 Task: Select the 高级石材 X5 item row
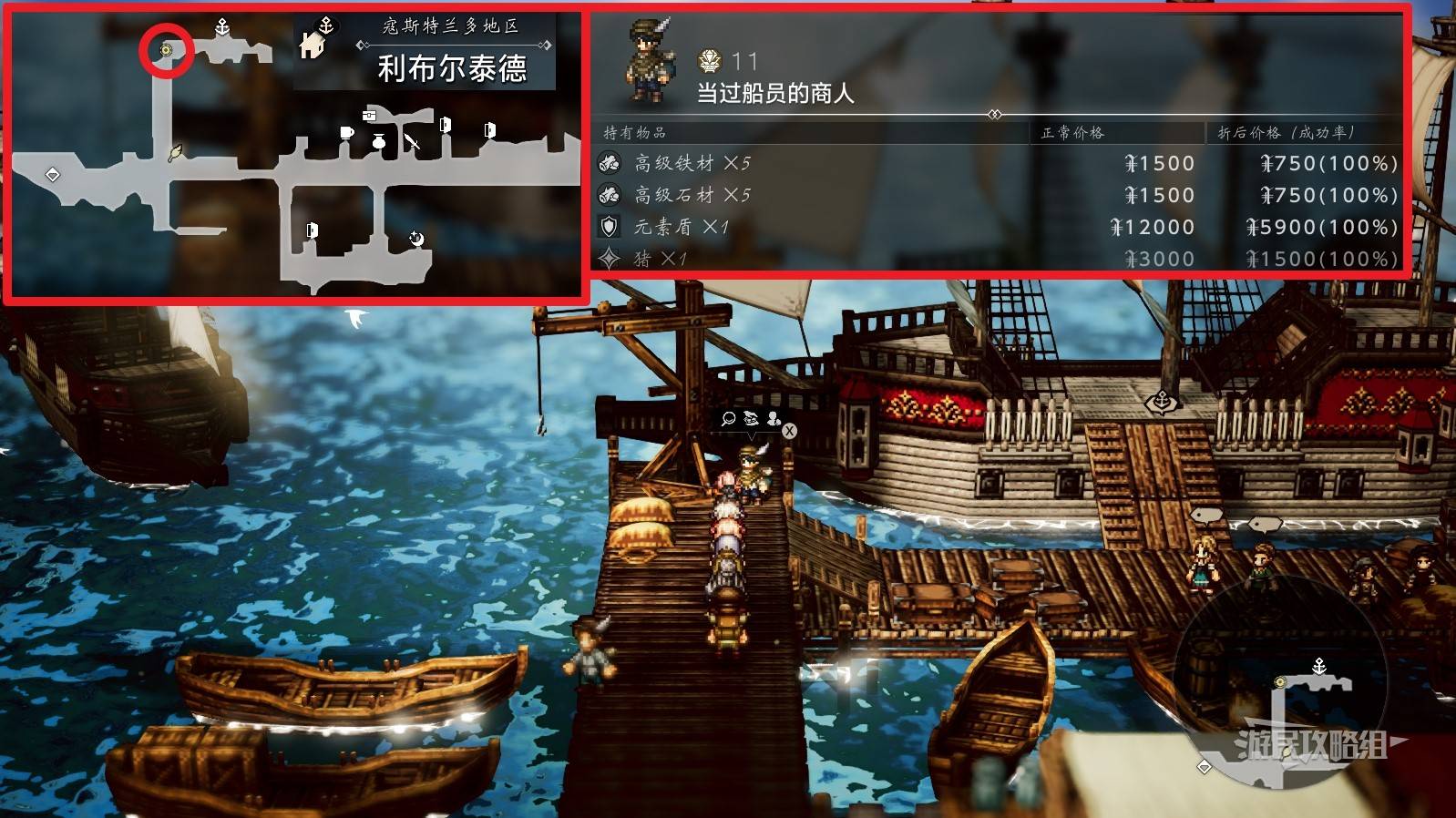(x=998, y=195)
